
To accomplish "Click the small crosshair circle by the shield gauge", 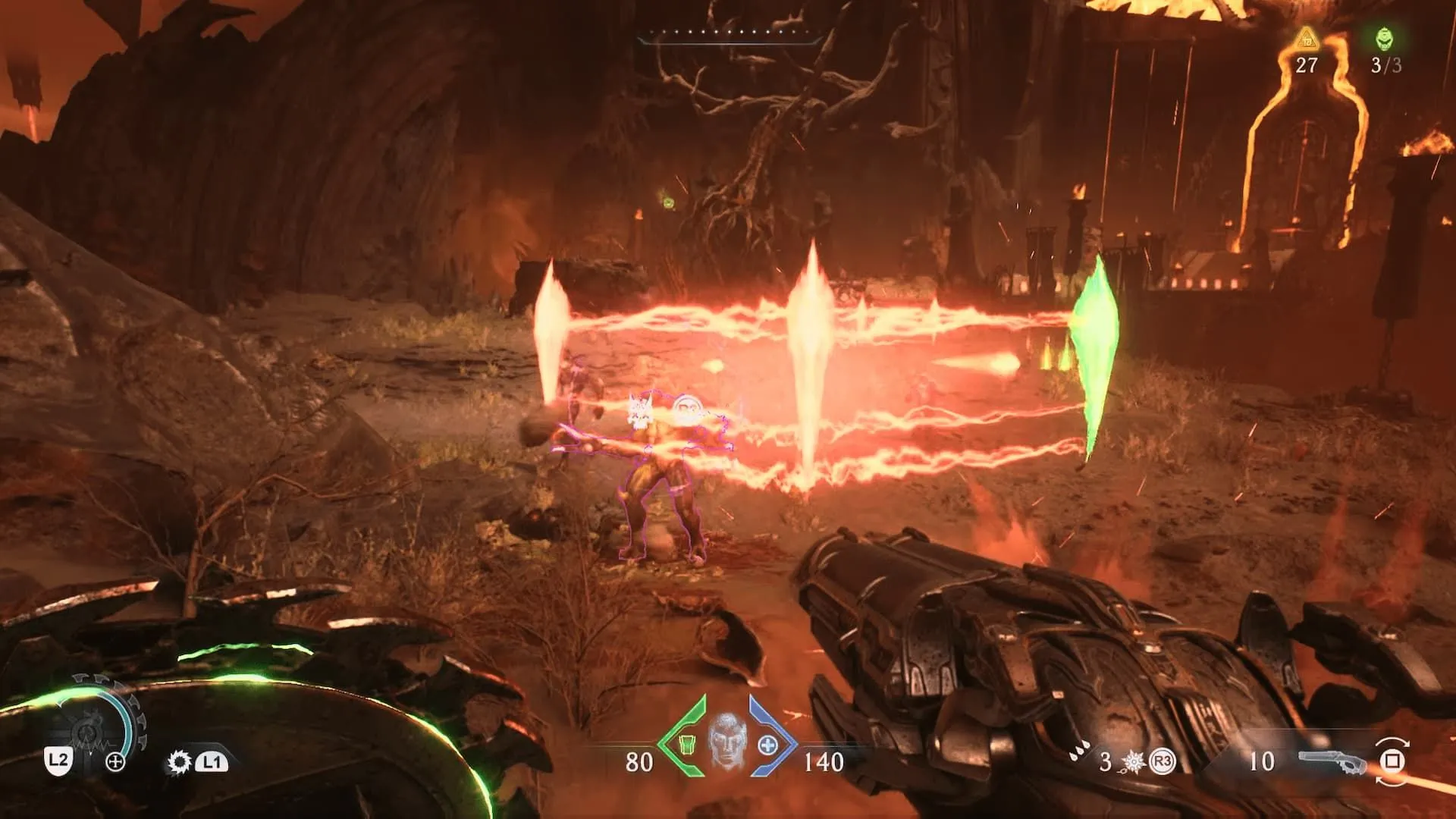I will [115, 762].
